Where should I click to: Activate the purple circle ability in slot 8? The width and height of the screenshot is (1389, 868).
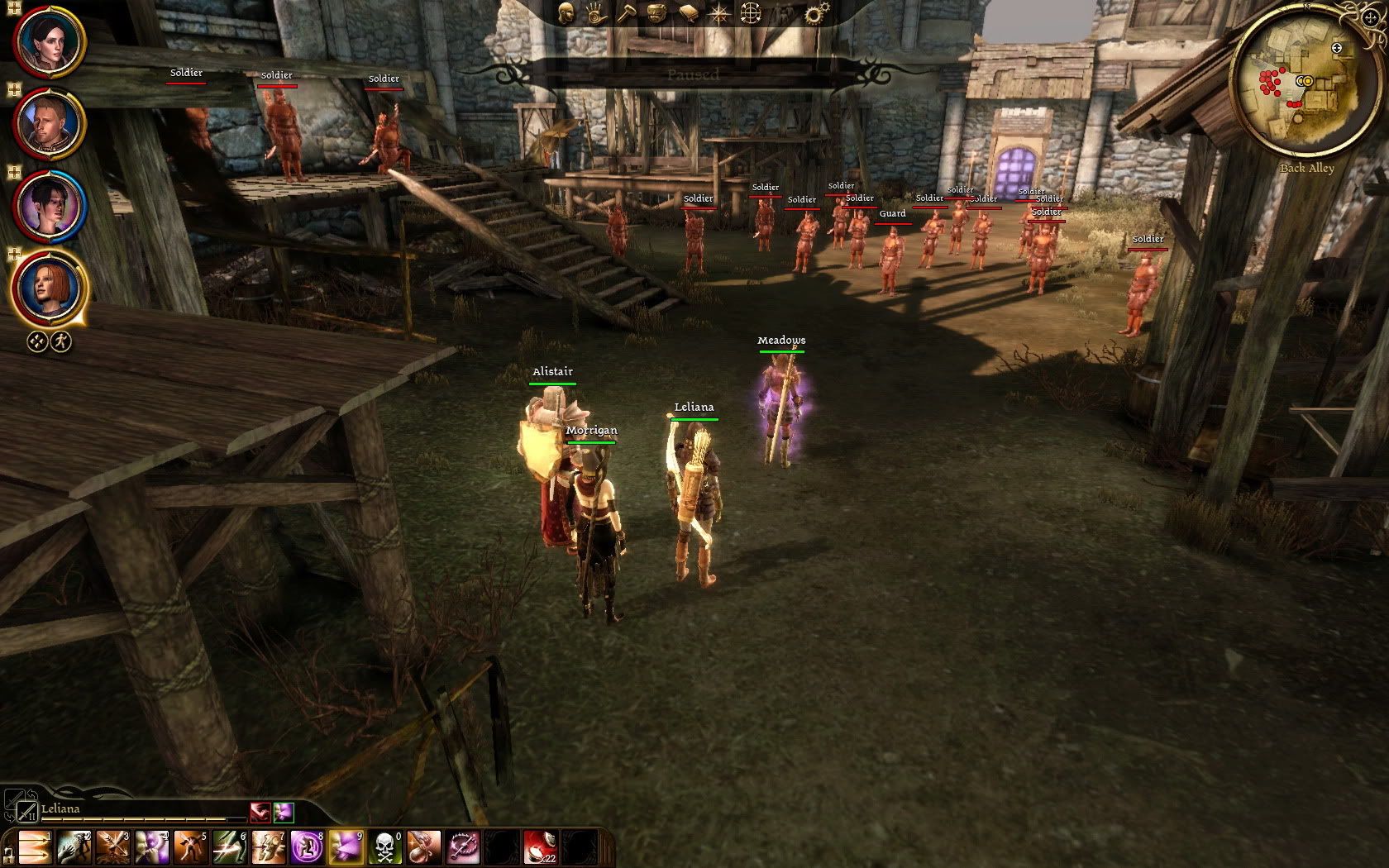[306, 847]
